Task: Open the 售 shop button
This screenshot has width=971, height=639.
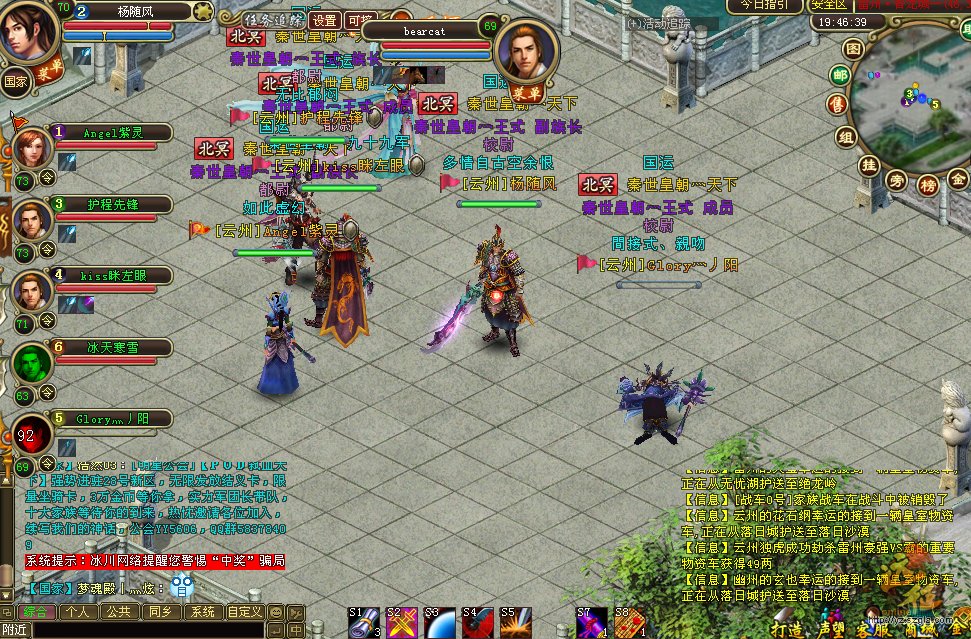Action: click(837, 105)
